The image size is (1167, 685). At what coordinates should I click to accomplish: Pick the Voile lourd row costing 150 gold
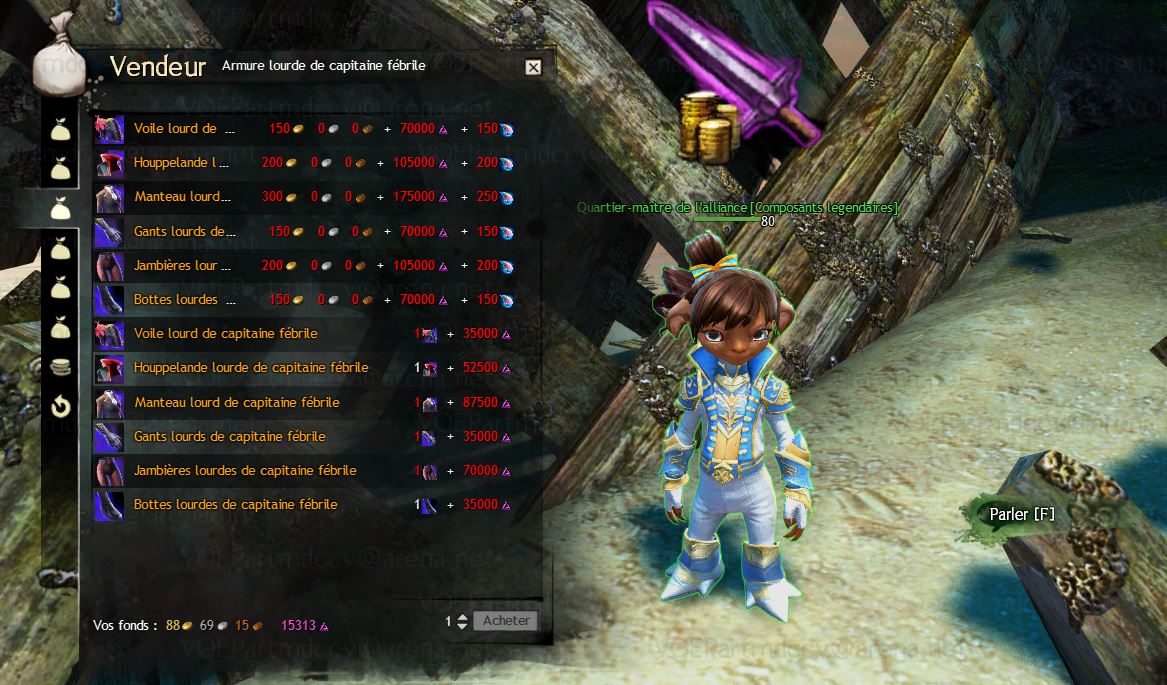tap(184, 128)
